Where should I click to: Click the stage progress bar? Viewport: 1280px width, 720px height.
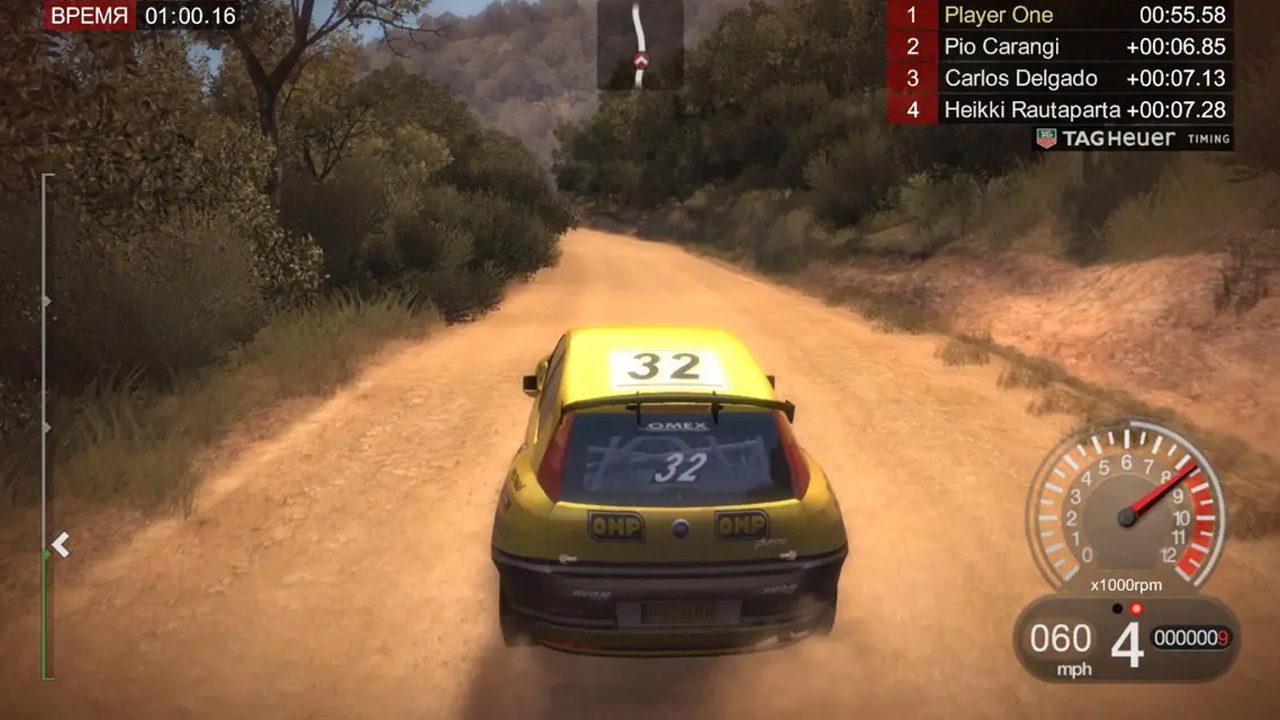coord(44,427)
